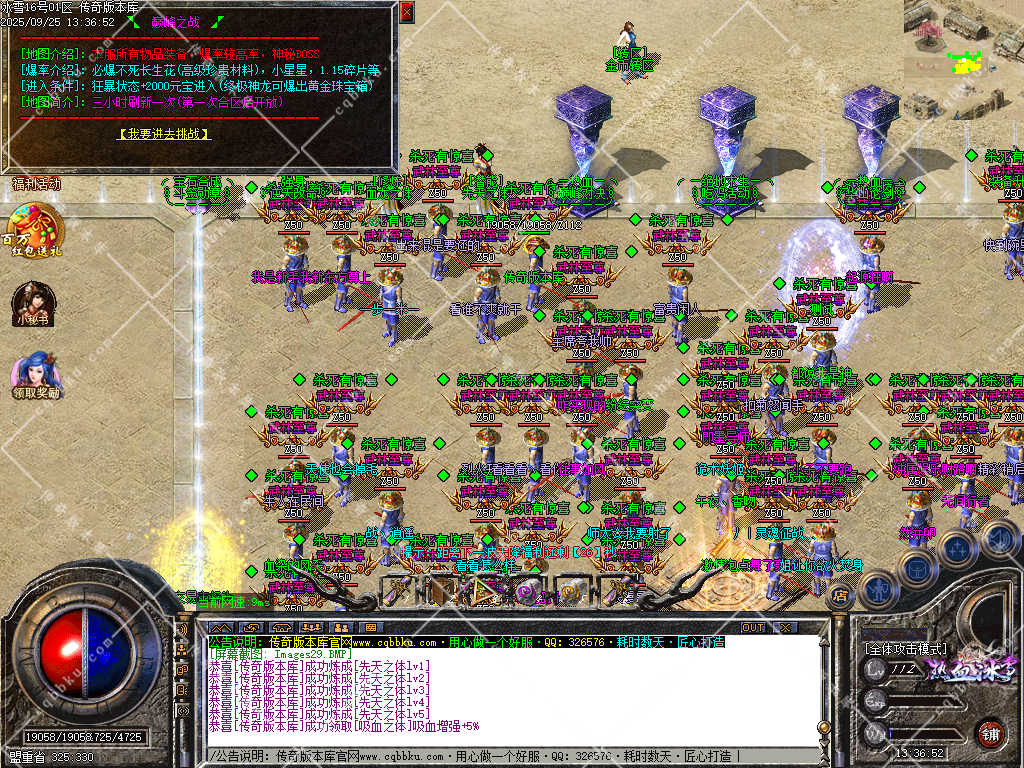Open the 小秘书 assistant portrait
Image resolution: width=1024 pixels, height=768 pixels.
31,303
